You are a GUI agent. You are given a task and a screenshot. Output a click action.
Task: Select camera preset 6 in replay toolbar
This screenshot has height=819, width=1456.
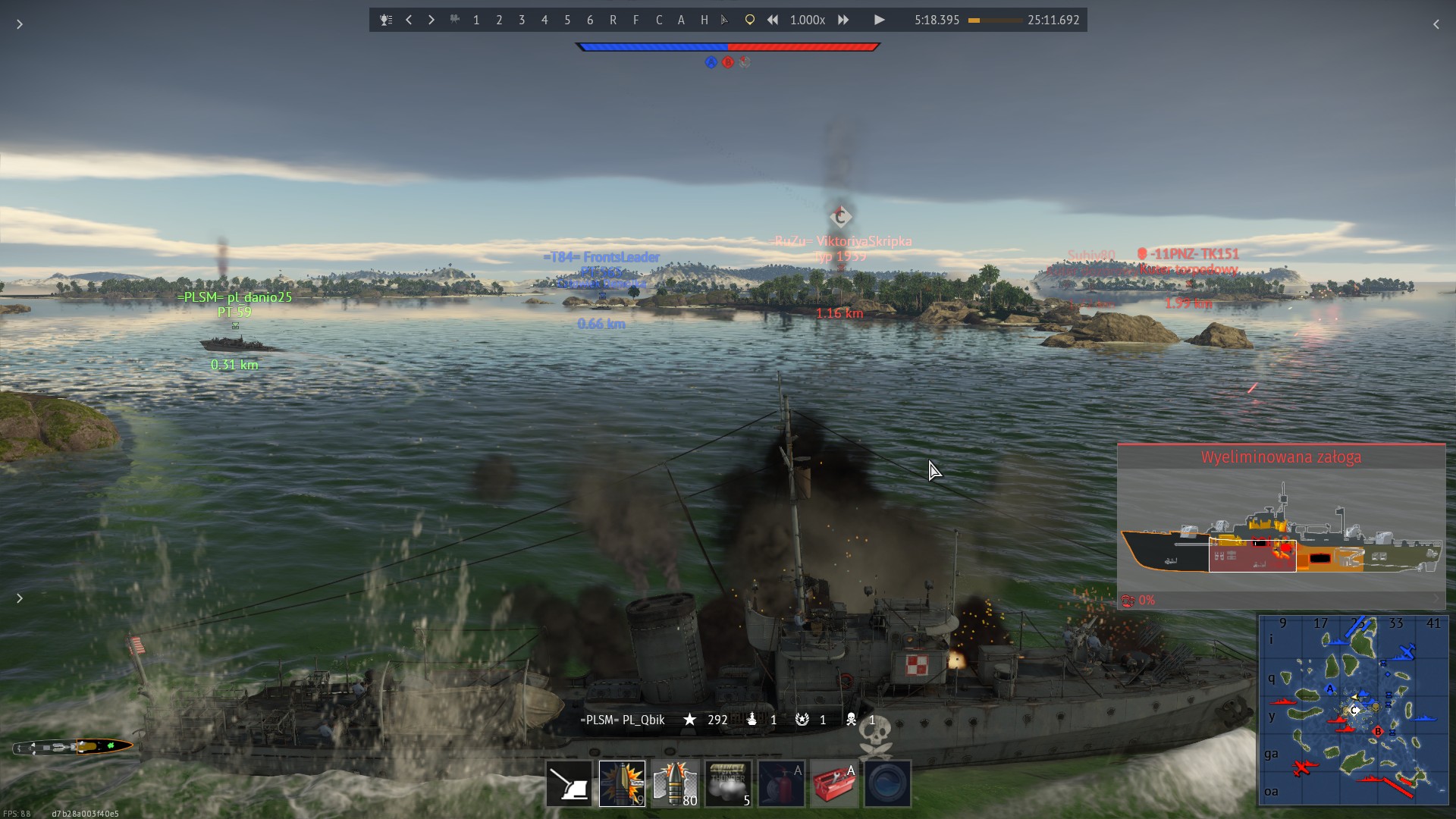click(590, 20)
